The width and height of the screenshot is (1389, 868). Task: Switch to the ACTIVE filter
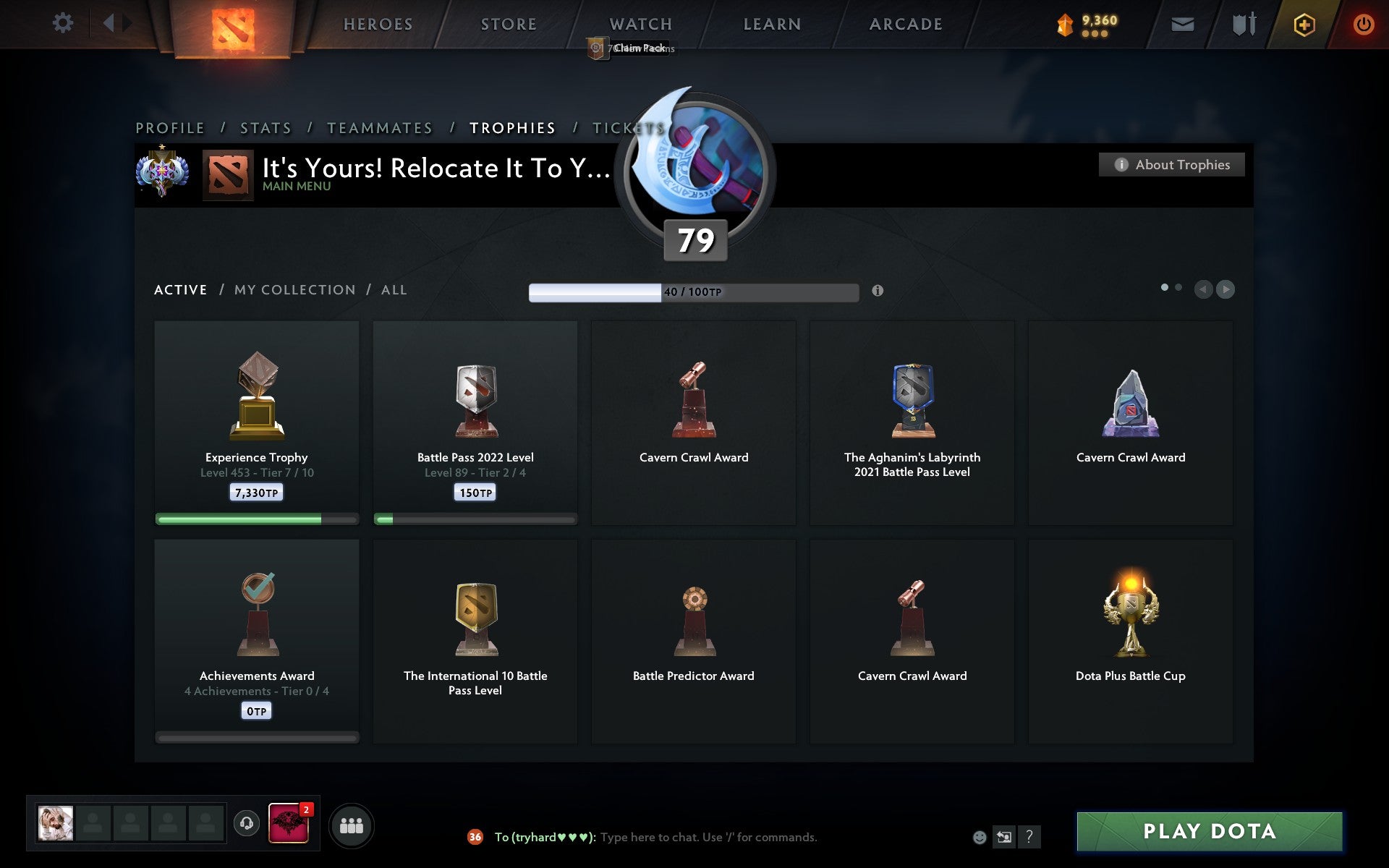point(179,289)
